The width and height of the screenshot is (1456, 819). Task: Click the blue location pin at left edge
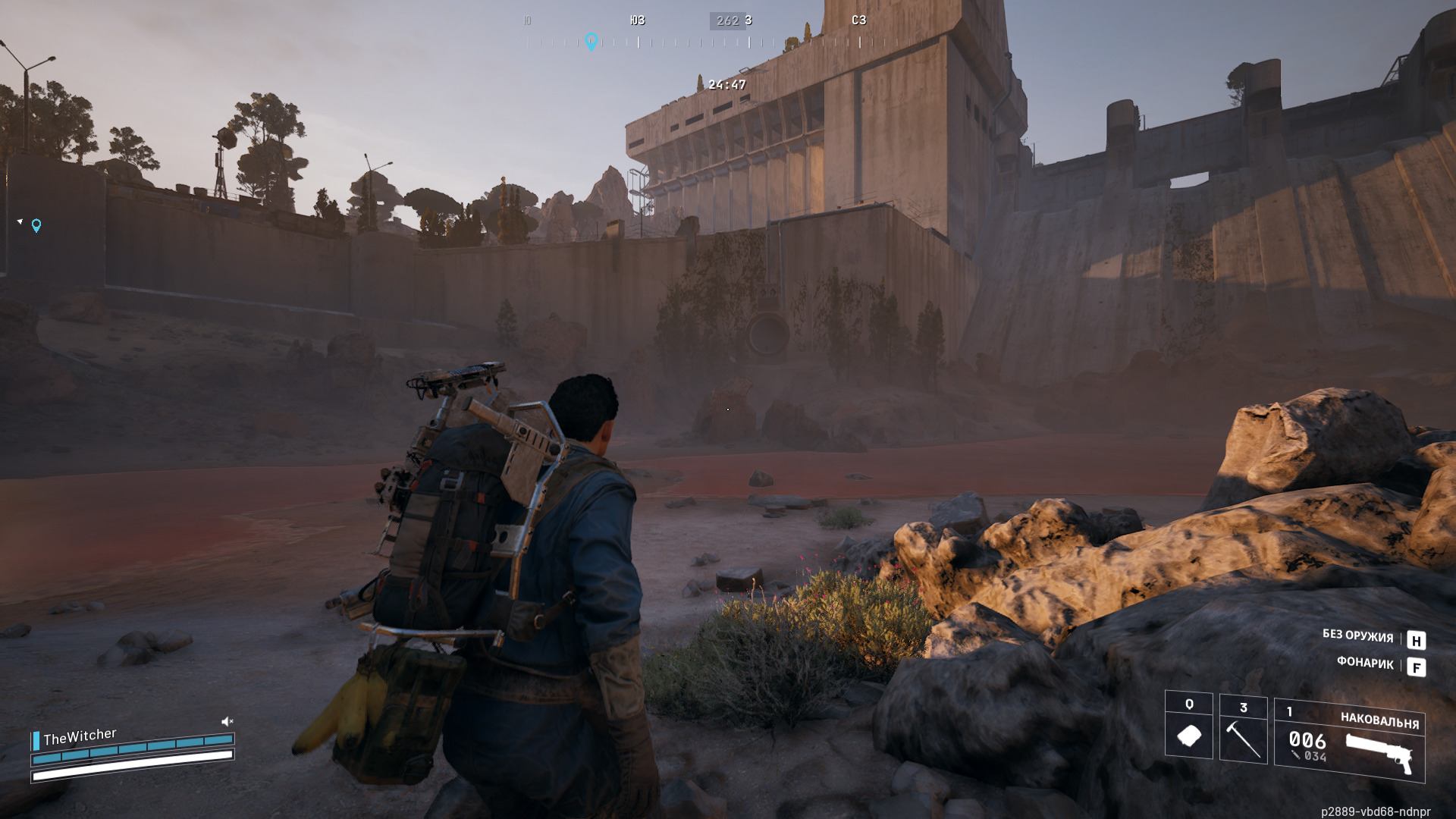pyautogui.click(x=36, y=225)
